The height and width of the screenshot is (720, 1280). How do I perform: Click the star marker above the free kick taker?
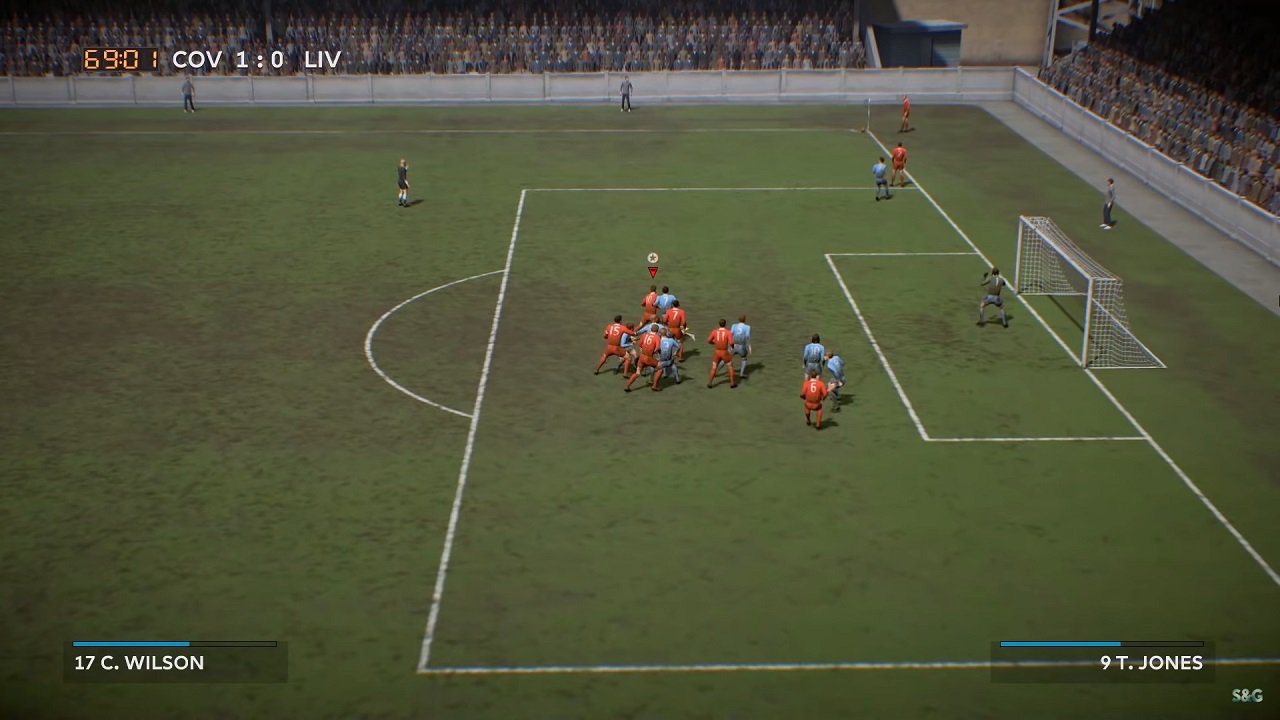pyautogui.click(x=652, y=256)
